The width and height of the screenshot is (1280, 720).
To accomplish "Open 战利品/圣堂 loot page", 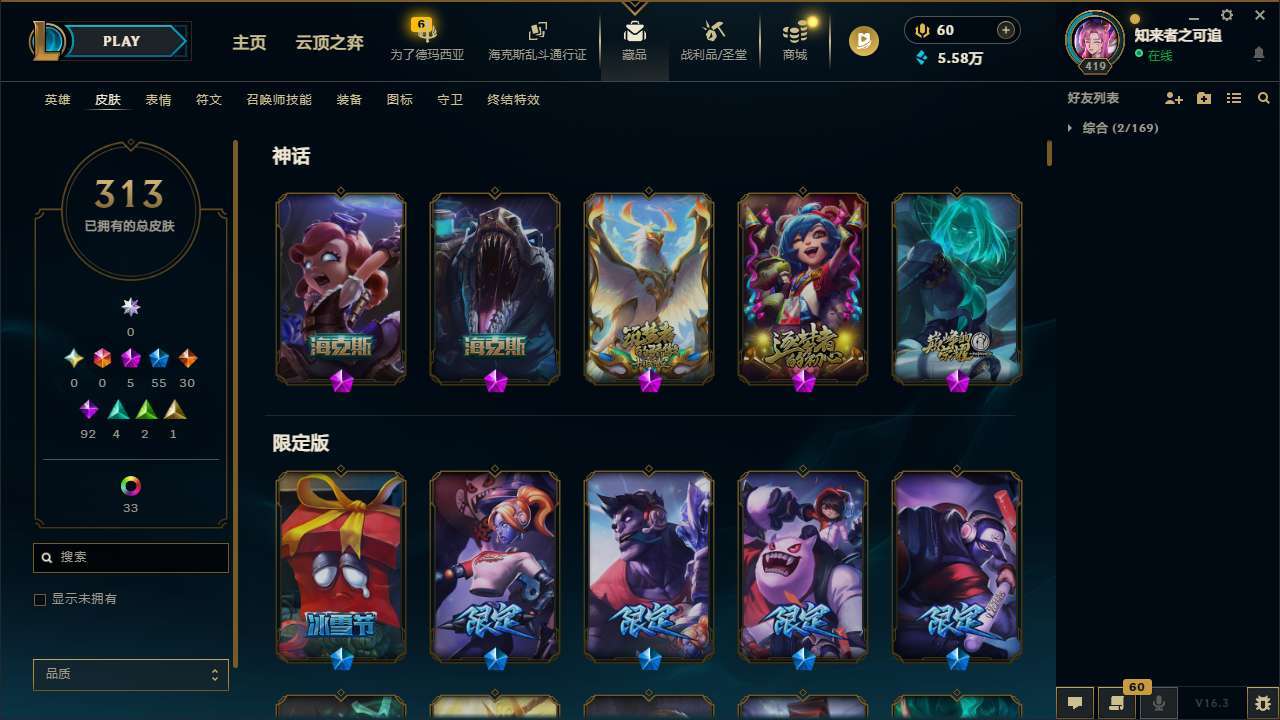I will tap(712, 43).
